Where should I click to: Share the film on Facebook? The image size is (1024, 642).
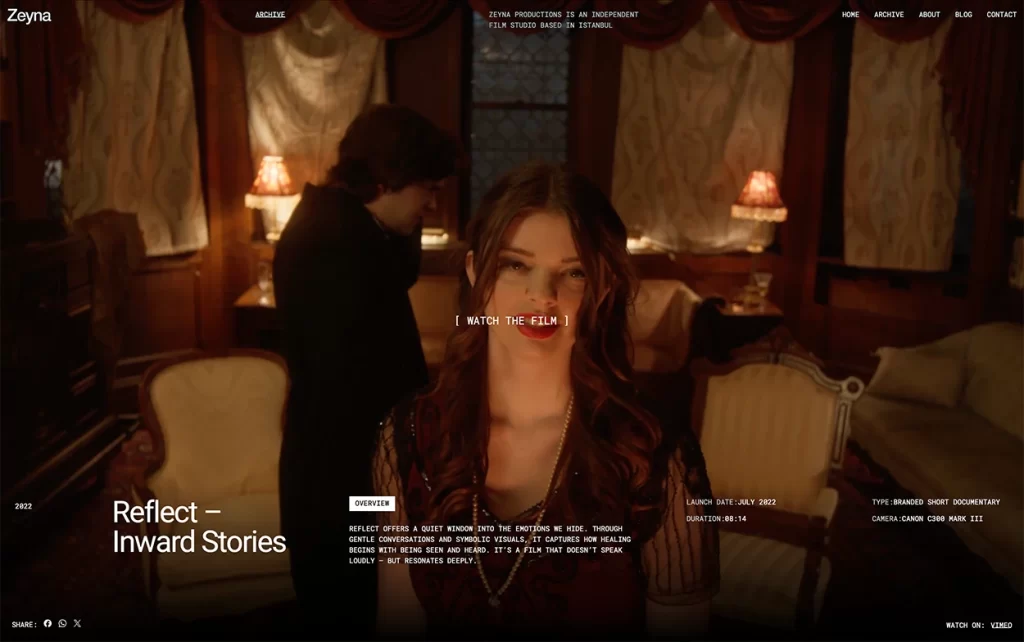point(48,624)
